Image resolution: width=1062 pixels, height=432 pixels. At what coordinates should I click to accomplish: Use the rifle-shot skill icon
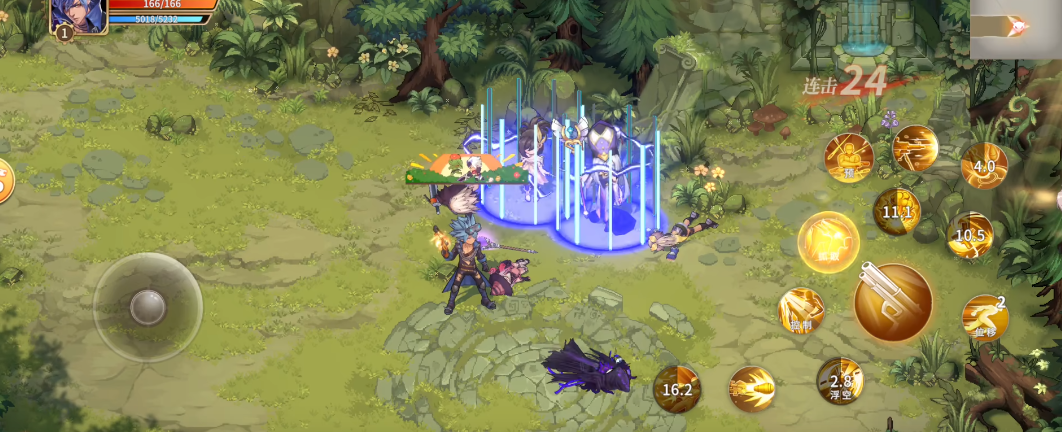coord(914,148)
